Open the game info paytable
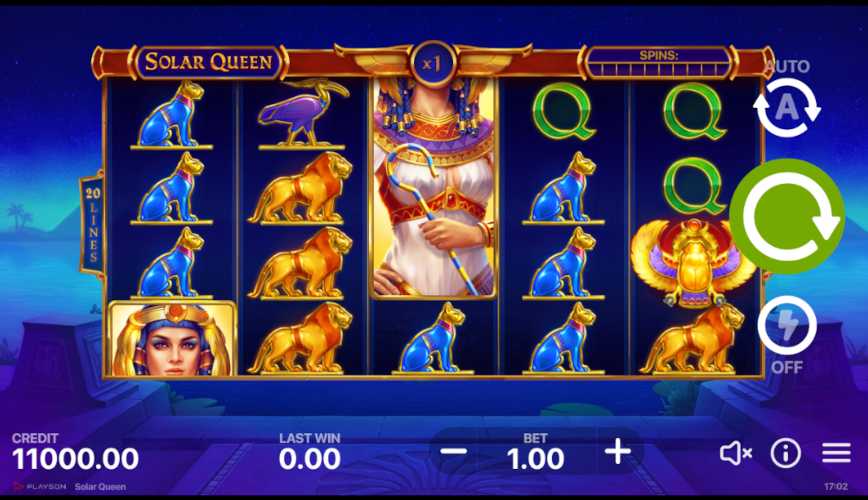The image size is (868, 500). (x=786, y=453)
